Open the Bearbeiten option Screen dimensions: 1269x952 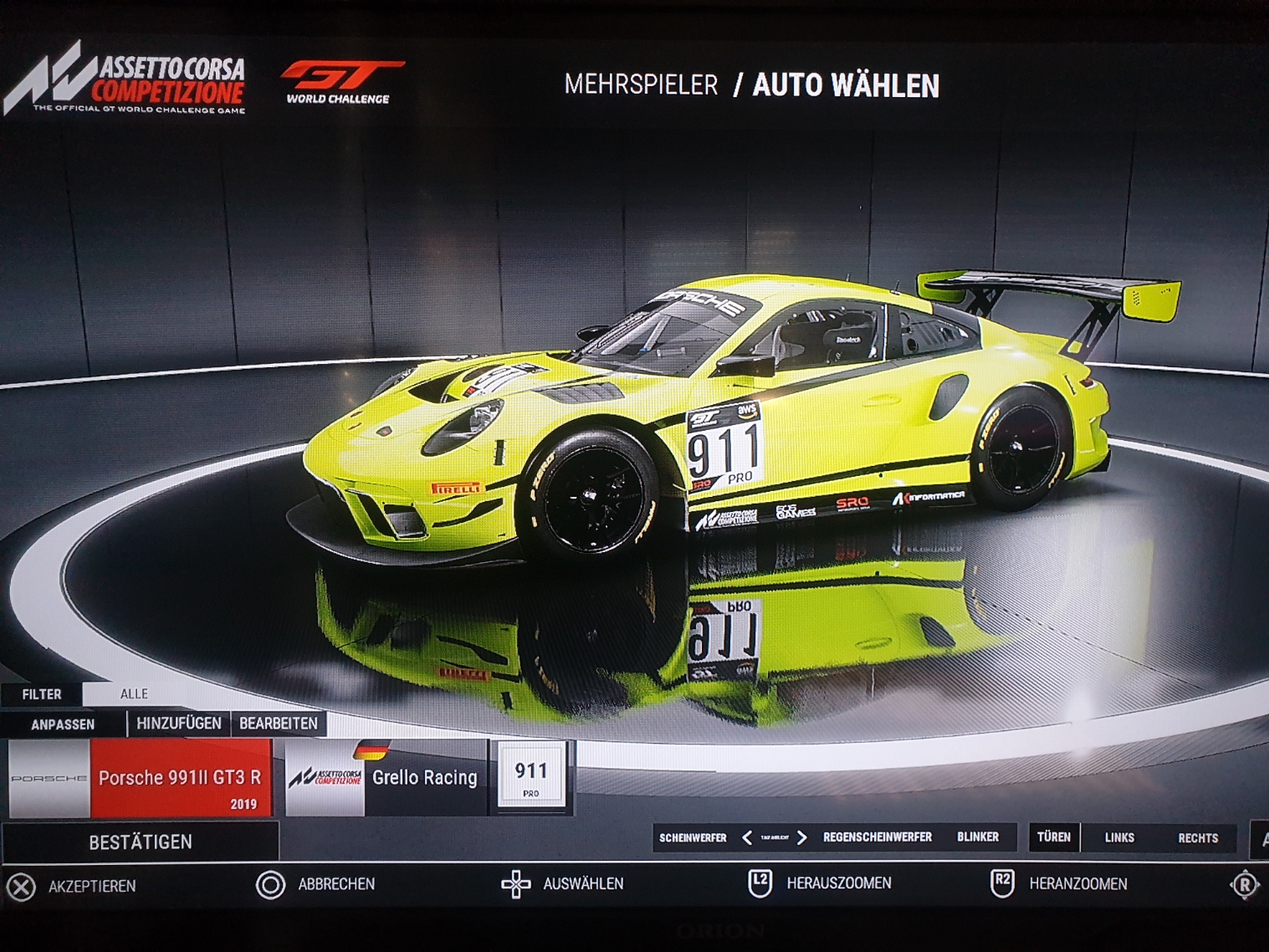[279, 724]
